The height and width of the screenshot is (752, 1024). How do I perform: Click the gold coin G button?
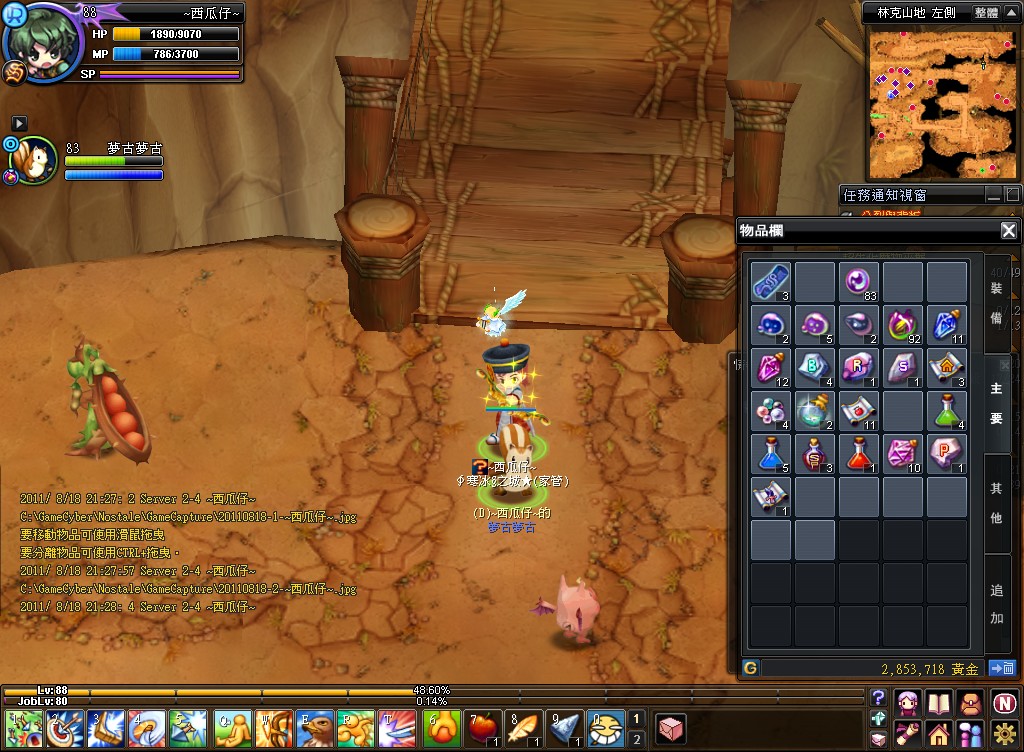[750, 668]
